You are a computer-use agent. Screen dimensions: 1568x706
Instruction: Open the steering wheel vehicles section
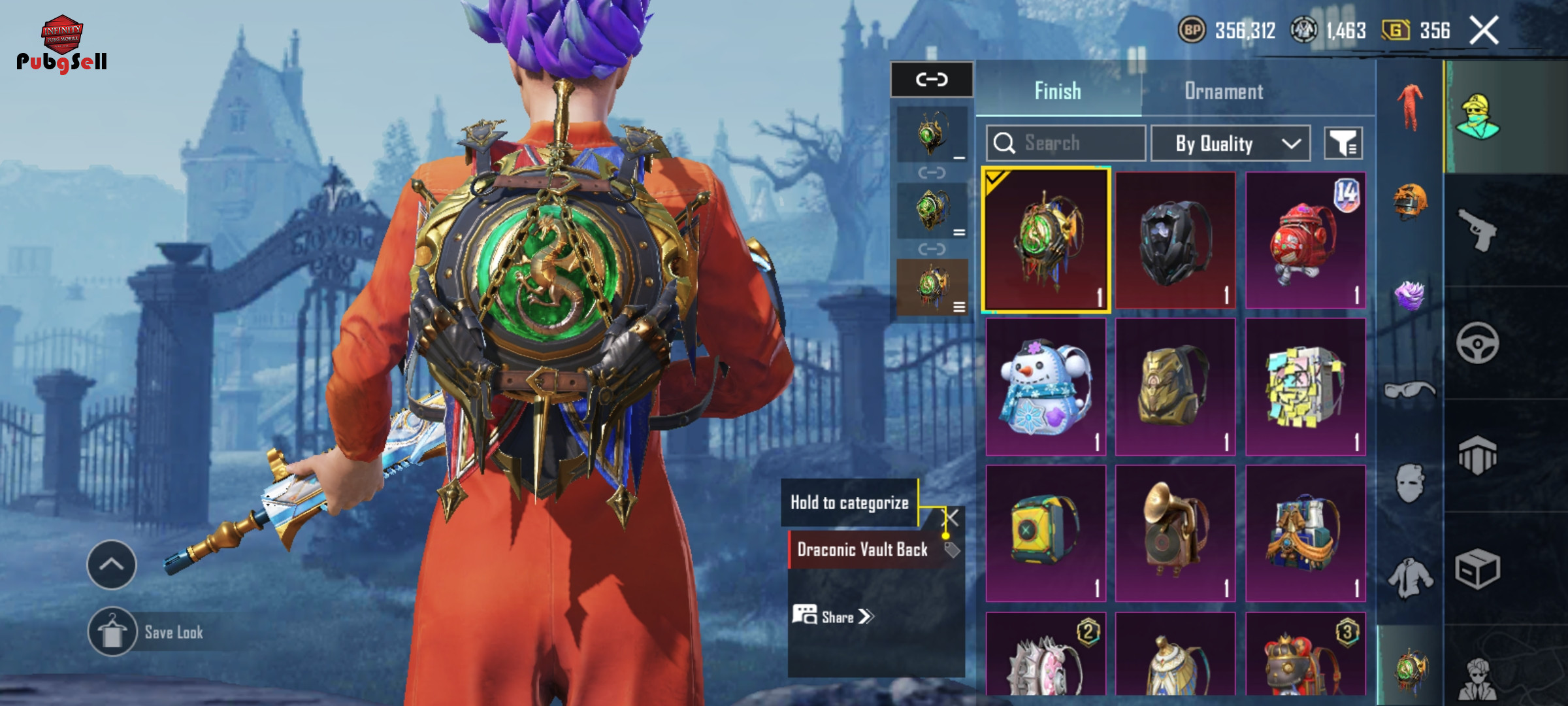(1478, 343)
